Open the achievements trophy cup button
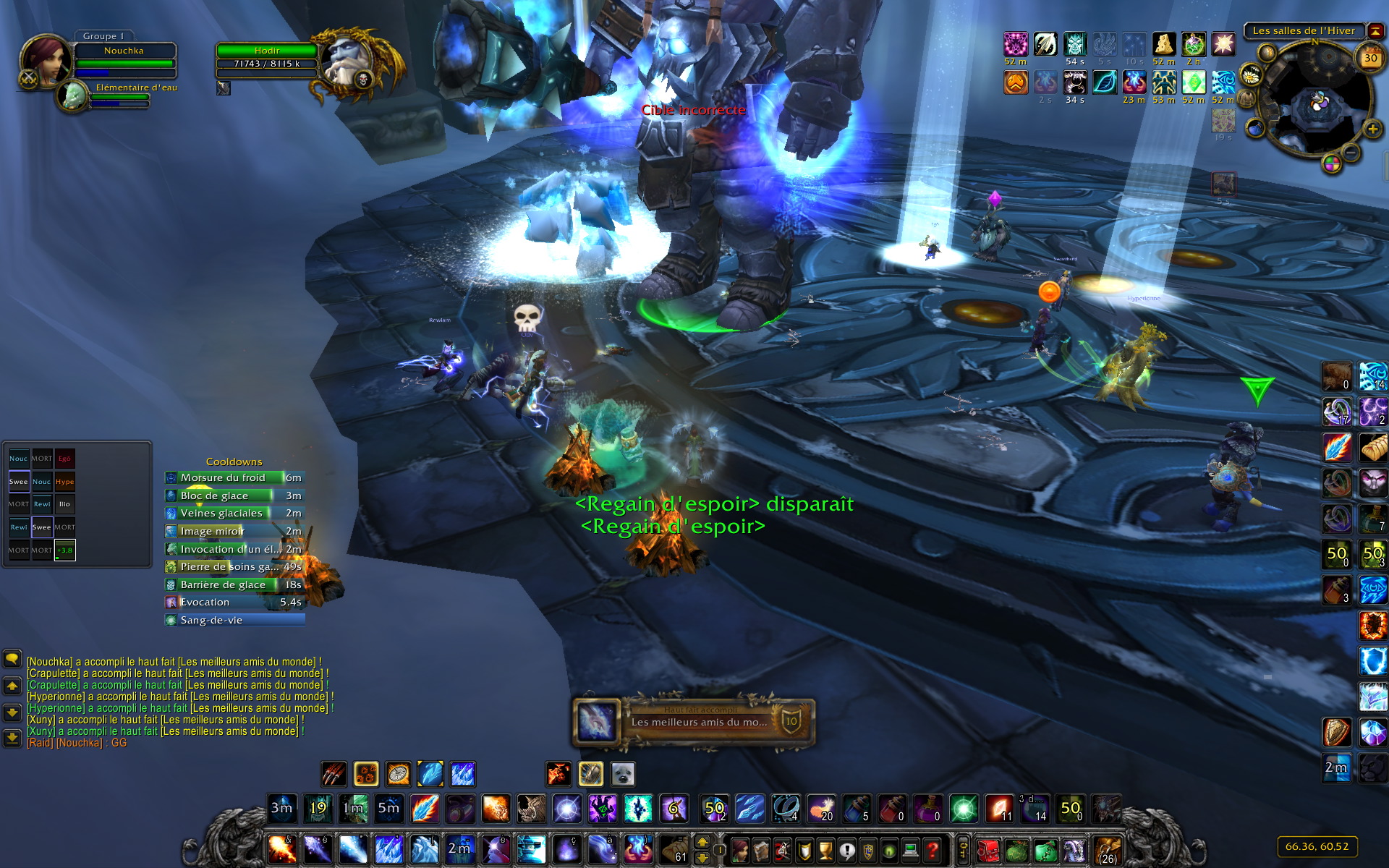This screenshot has height=868, width=1389. [x=825, y=850]
